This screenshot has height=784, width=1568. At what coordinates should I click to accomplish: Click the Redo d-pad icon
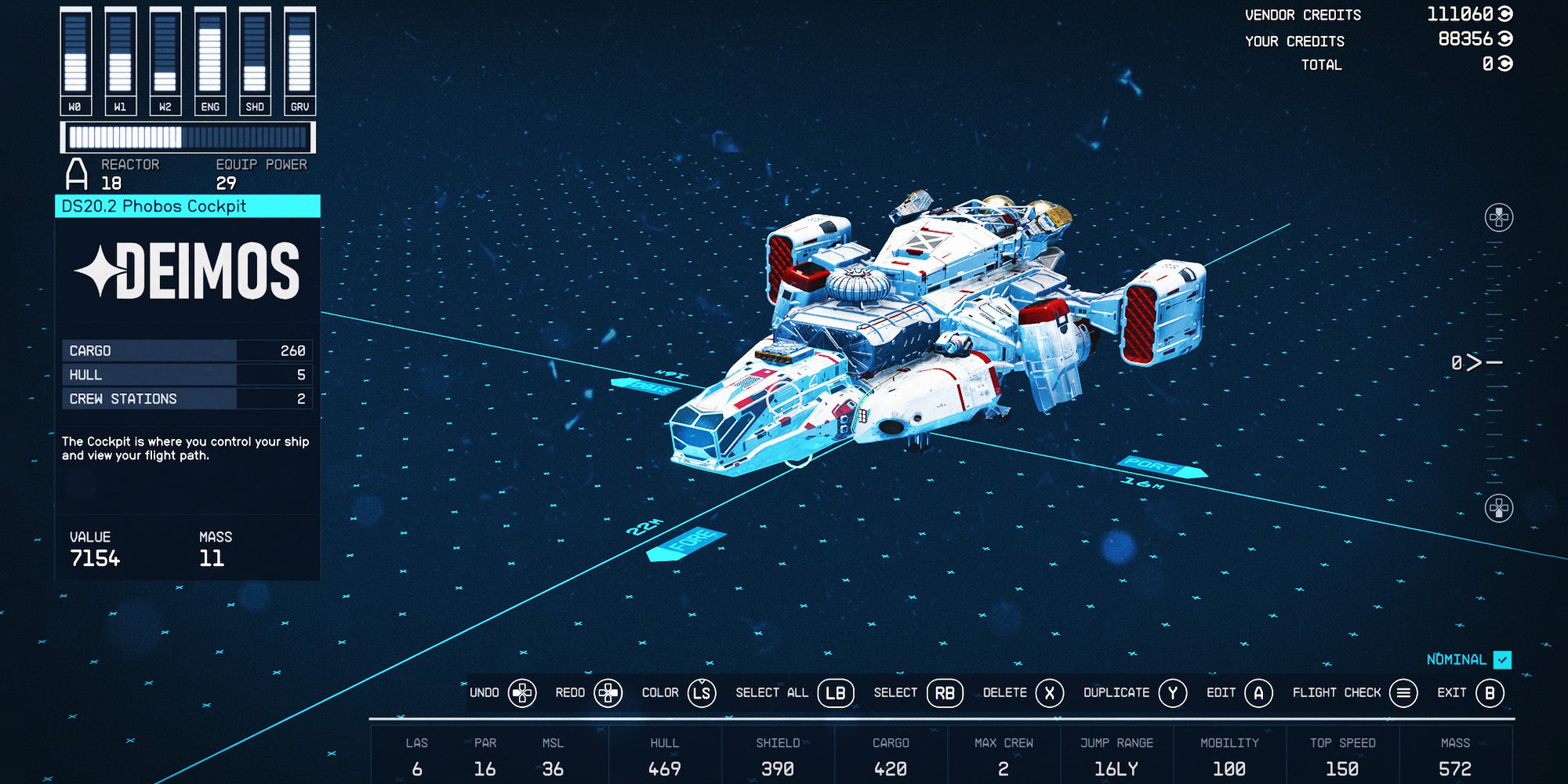pos(608,693)
